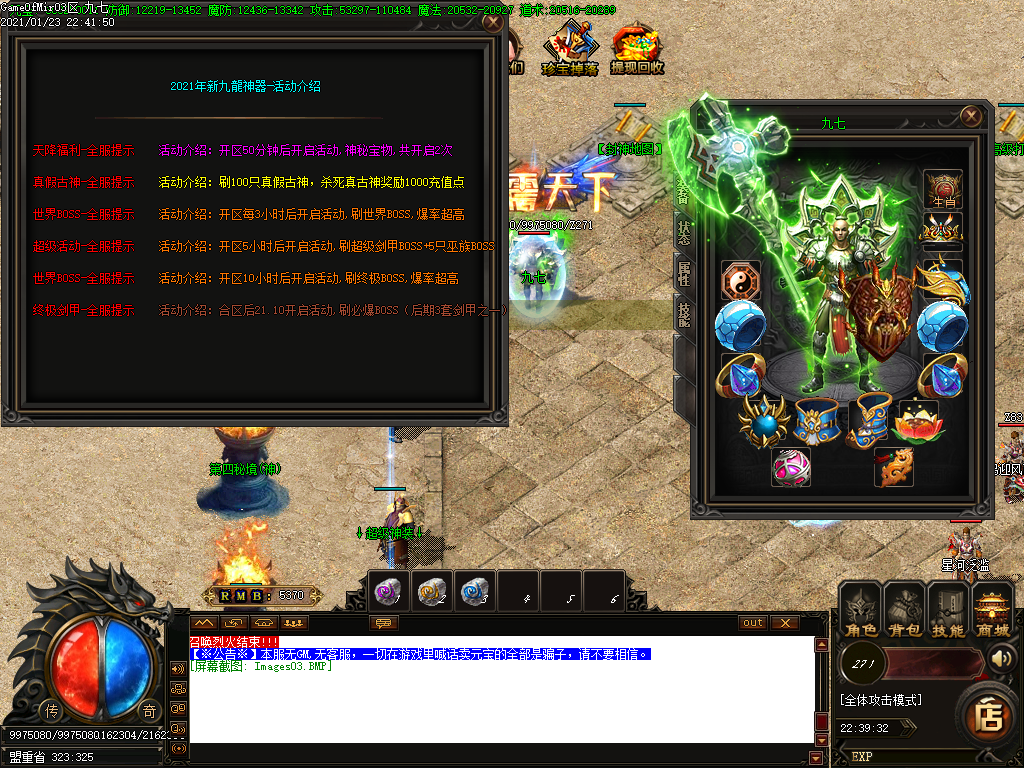Viewport: 1024px width, 768px height.
Task: Select the lotus flower equipment slot
Action: point(918,421)
